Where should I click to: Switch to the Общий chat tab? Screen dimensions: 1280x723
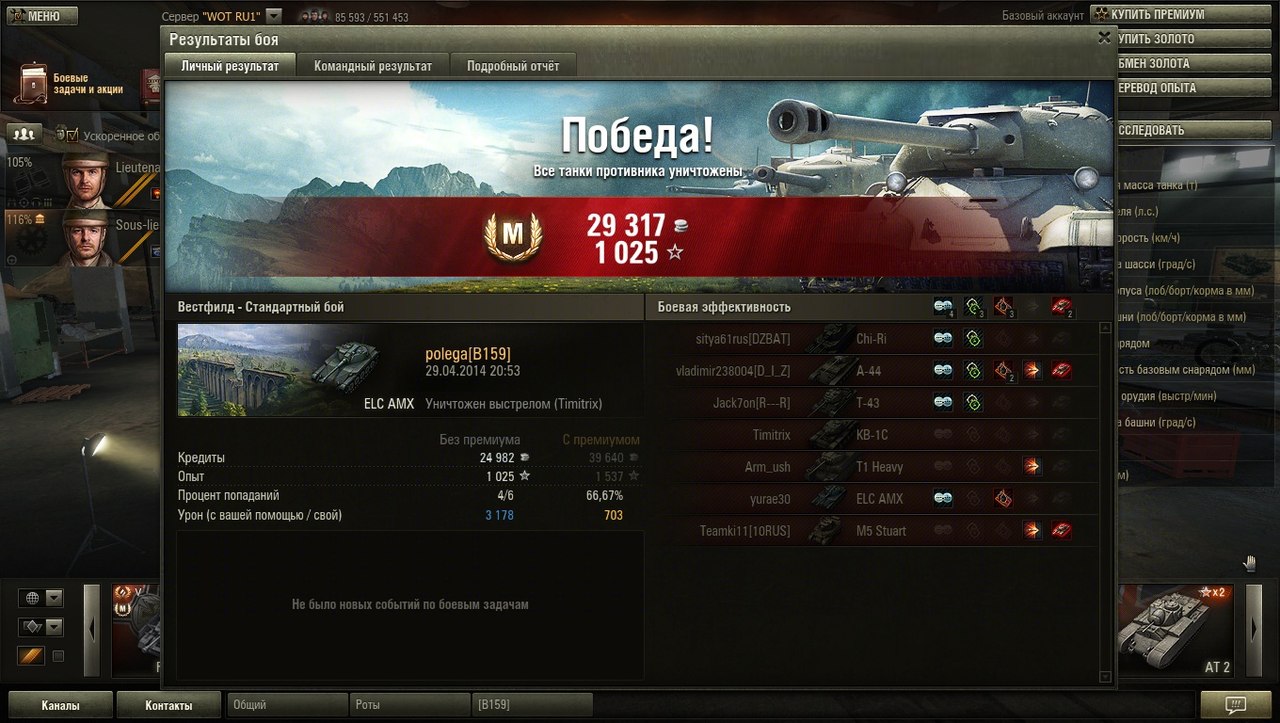(x=287, y=705)
